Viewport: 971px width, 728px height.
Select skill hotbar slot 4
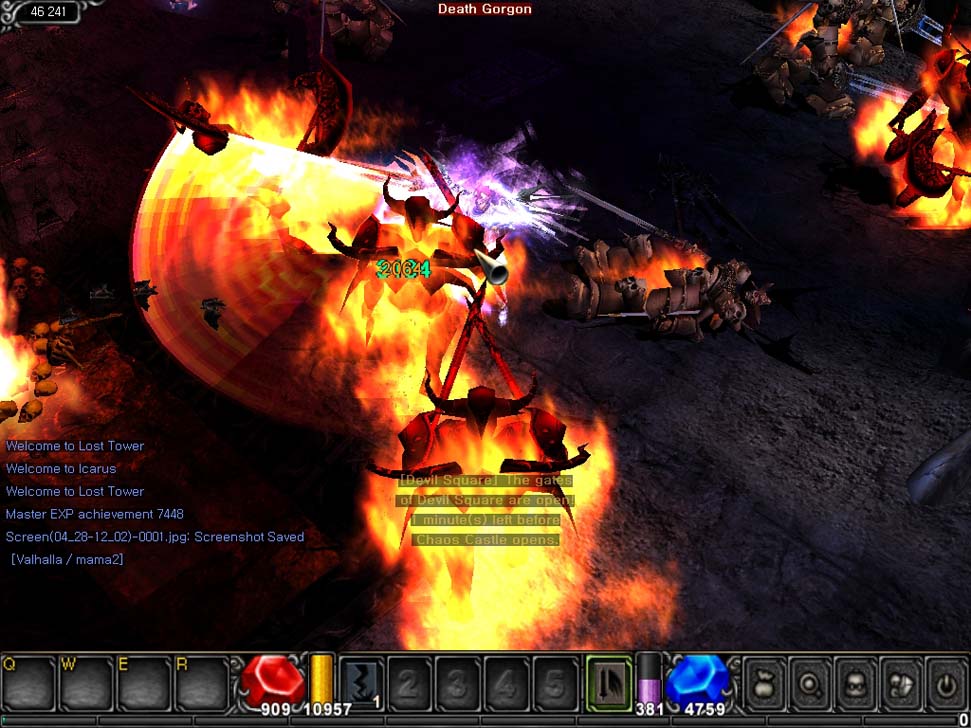[506, 683]
